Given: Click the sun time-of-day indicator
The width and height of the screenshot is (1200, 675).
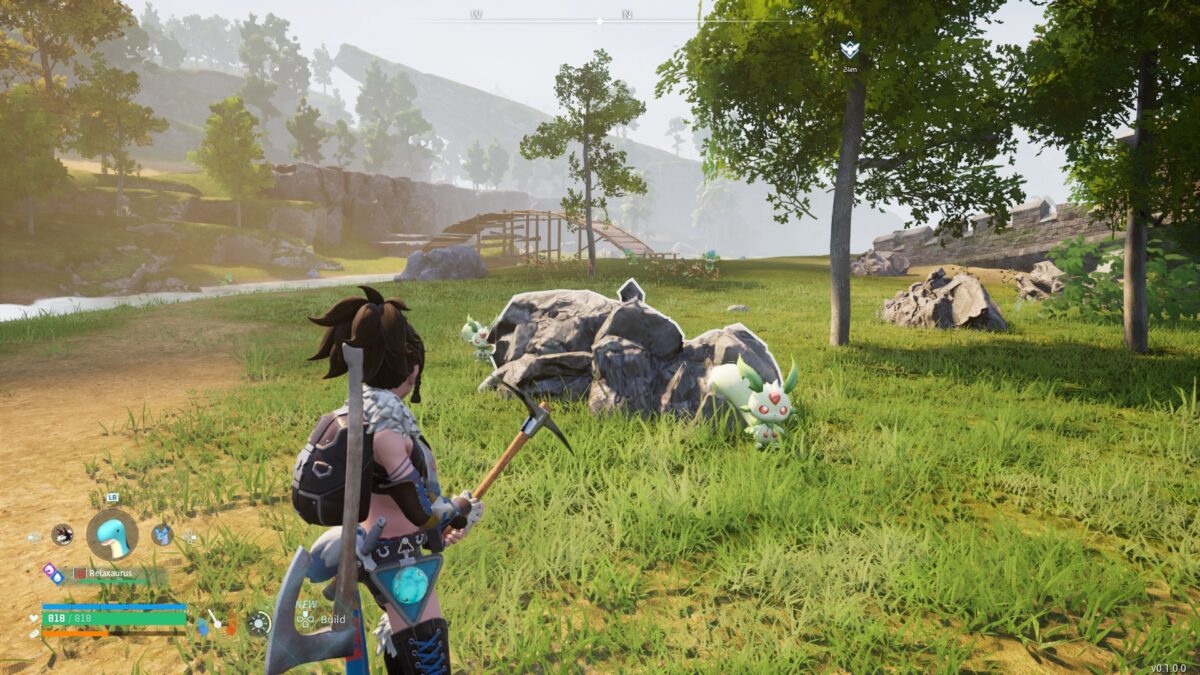Looking at the screenshot, I should [259, 623].
